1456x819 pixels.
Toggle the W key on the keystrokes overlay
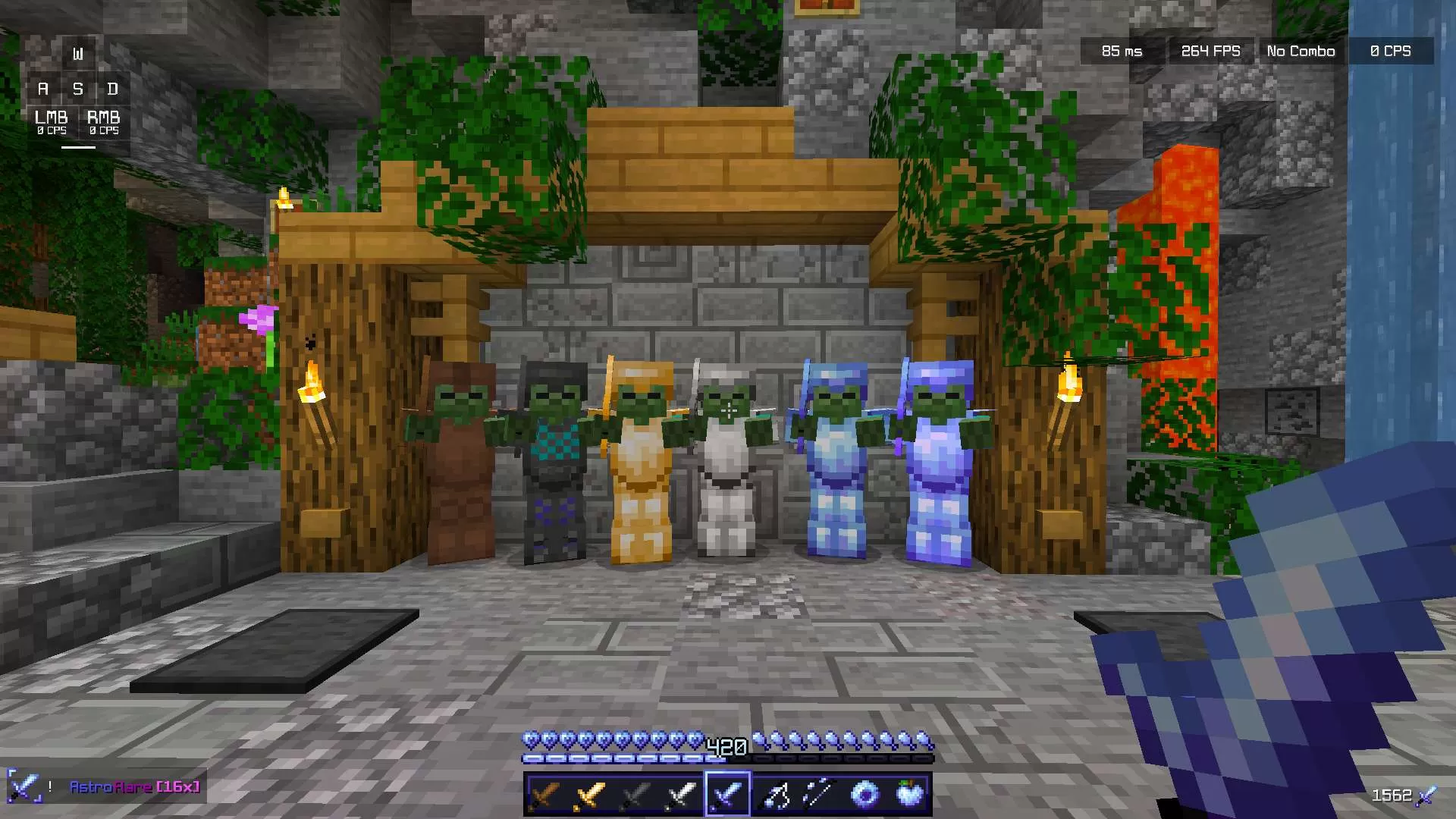[x=79, y=53]
